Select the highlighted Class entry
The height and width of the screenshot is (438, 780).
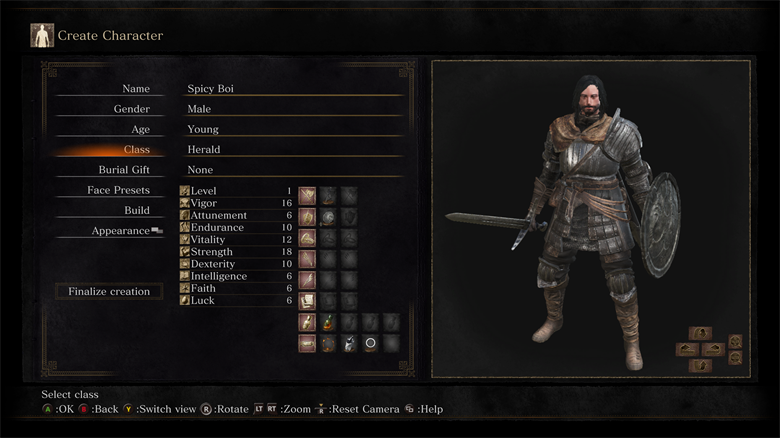pyautogui.click(x=136, y=150)
